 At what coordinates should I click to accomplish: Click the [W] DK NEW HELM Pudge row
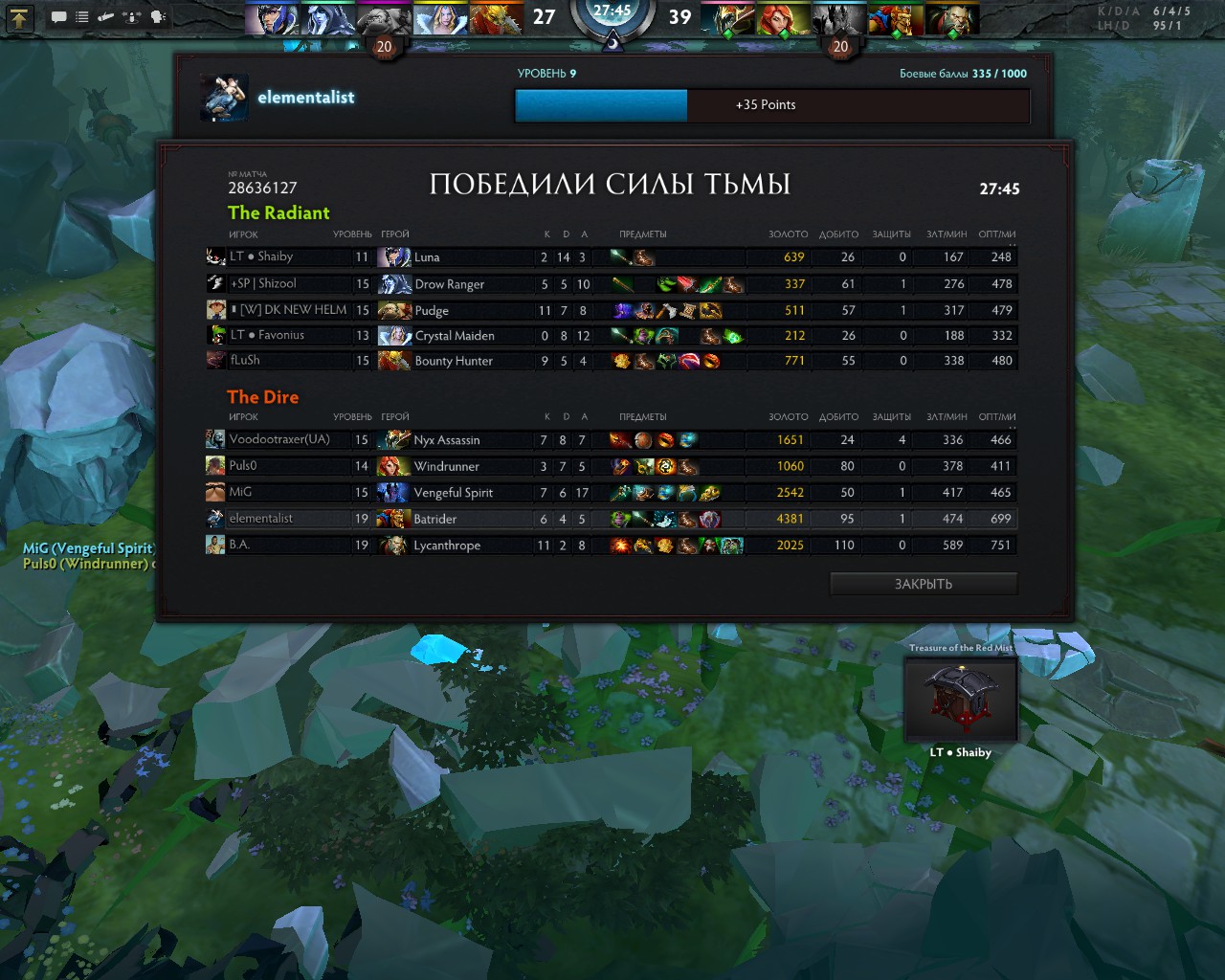click(x=612, y=310)
